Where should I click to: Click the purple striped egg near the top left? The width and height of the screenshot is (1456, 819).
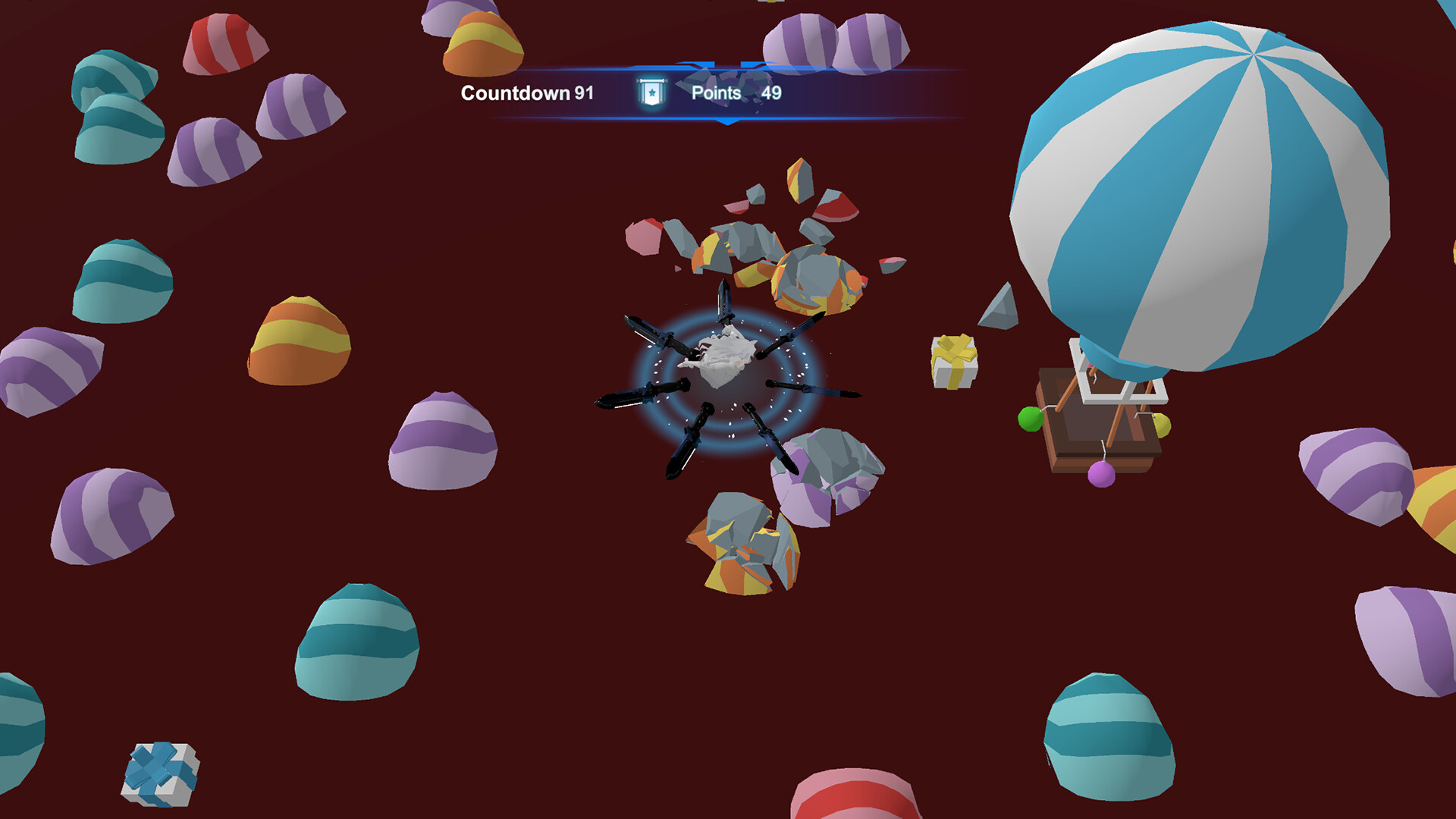click(214, 152)
